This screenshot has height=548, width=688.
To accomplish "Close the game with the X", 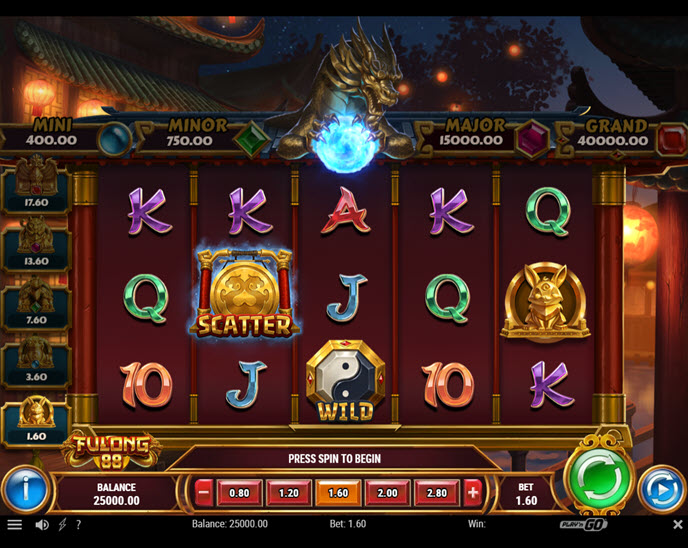I will point(677,524).
